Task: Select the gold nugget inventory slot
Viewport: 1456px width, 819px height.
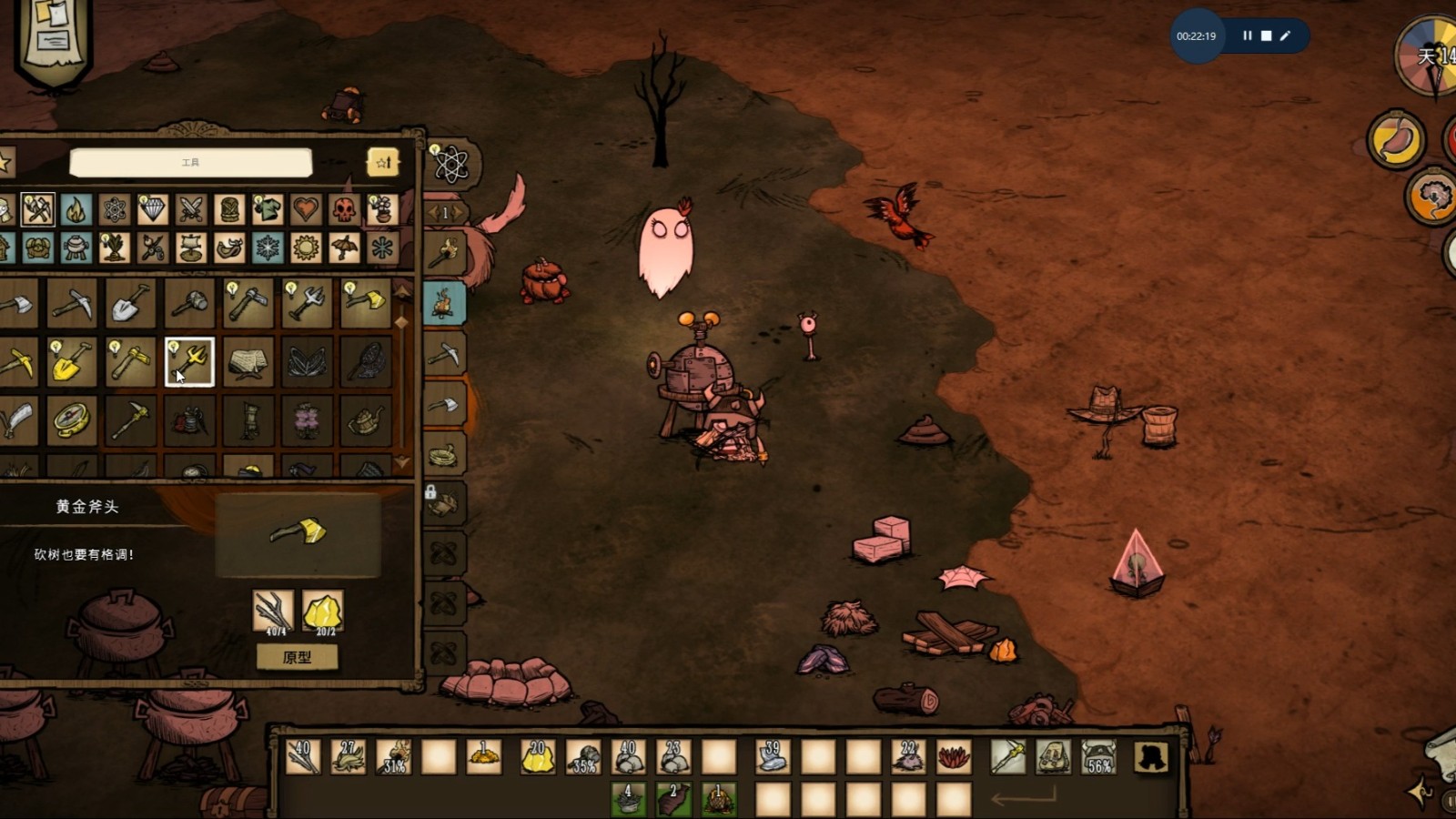Action: (x=537, y=756)
